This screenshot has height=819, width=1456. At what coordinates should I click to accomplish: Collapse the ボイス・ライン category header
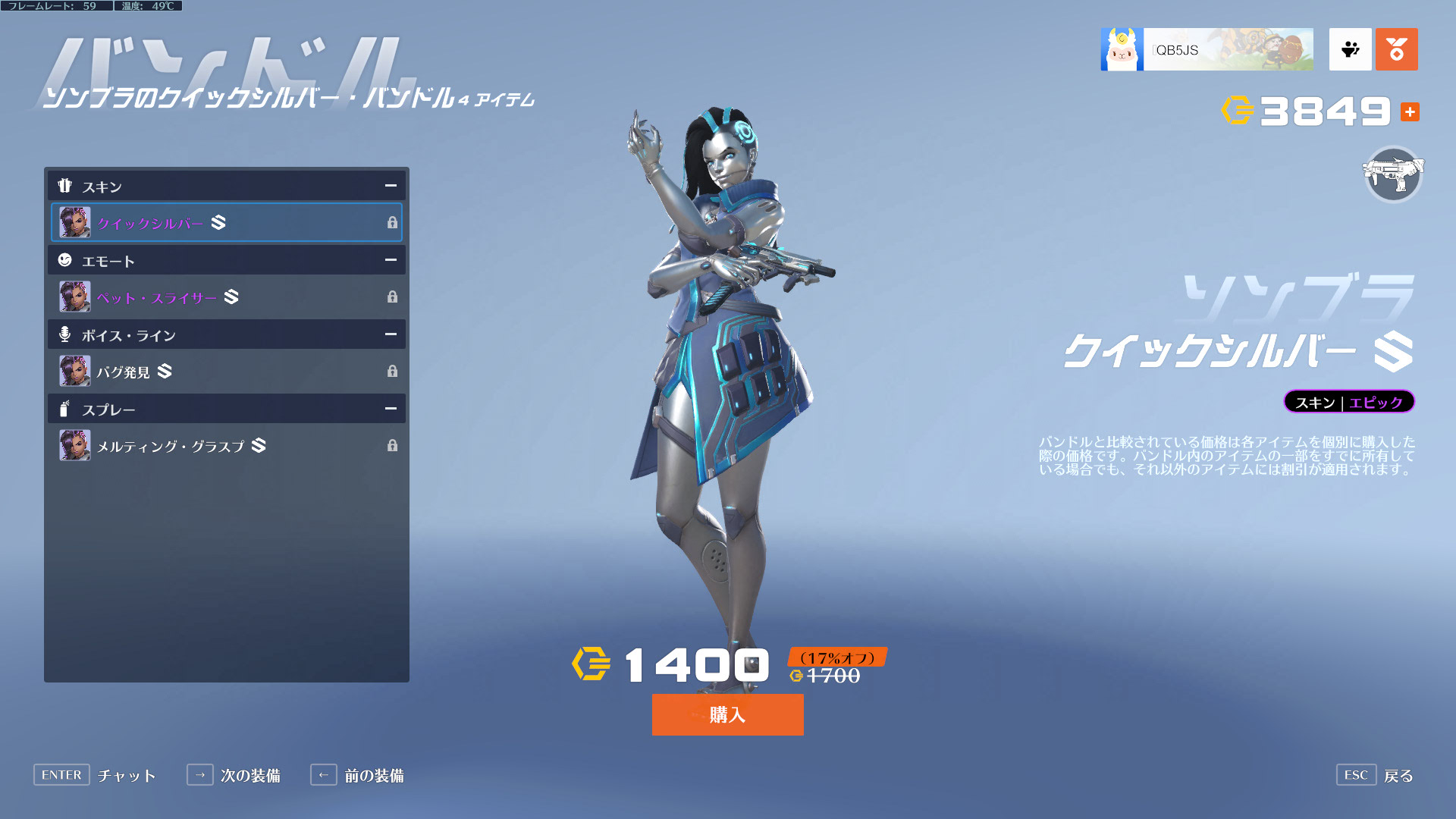click(391, 334)
